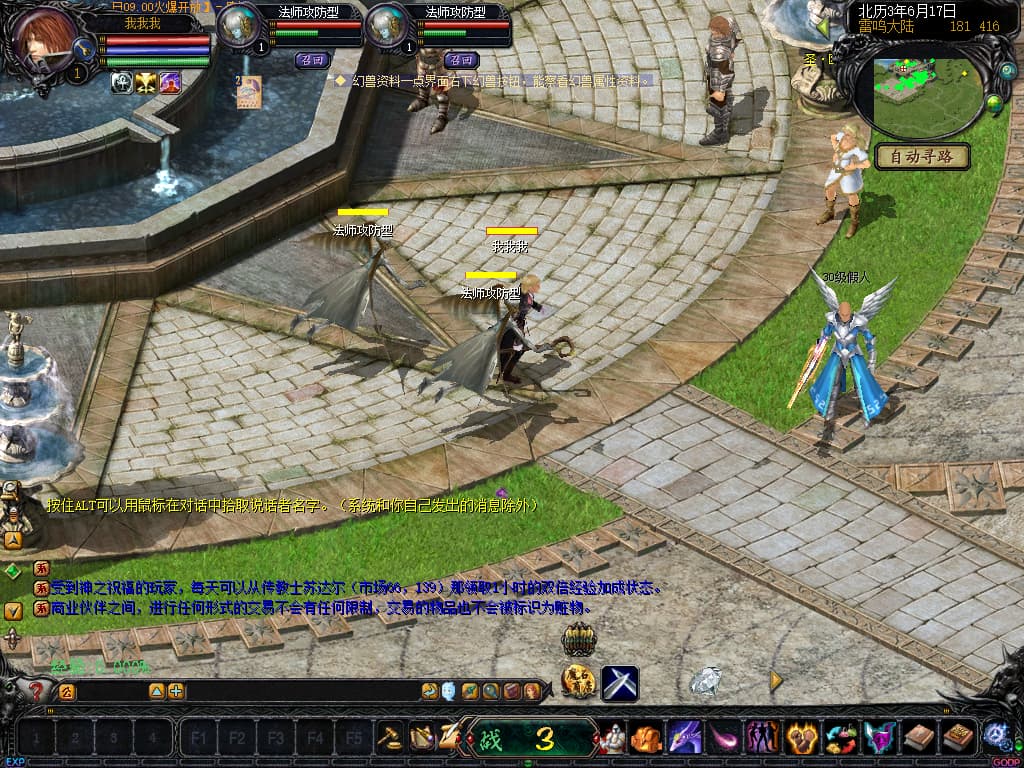Activate the crossed swords skill icon
This screenshot has height=768, width=1024.
620,683
